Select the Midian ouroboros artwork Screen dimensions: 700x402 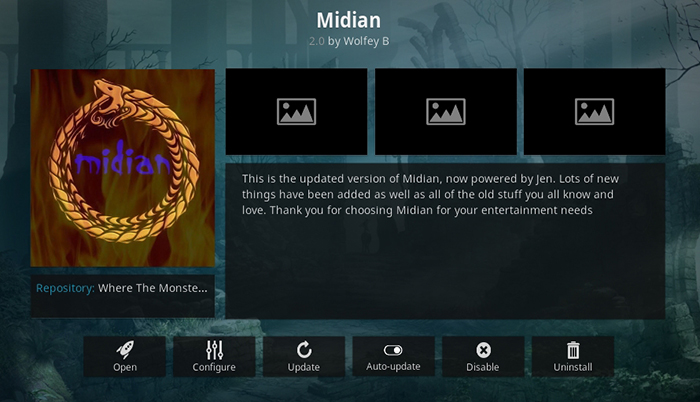tap(123, 167)
